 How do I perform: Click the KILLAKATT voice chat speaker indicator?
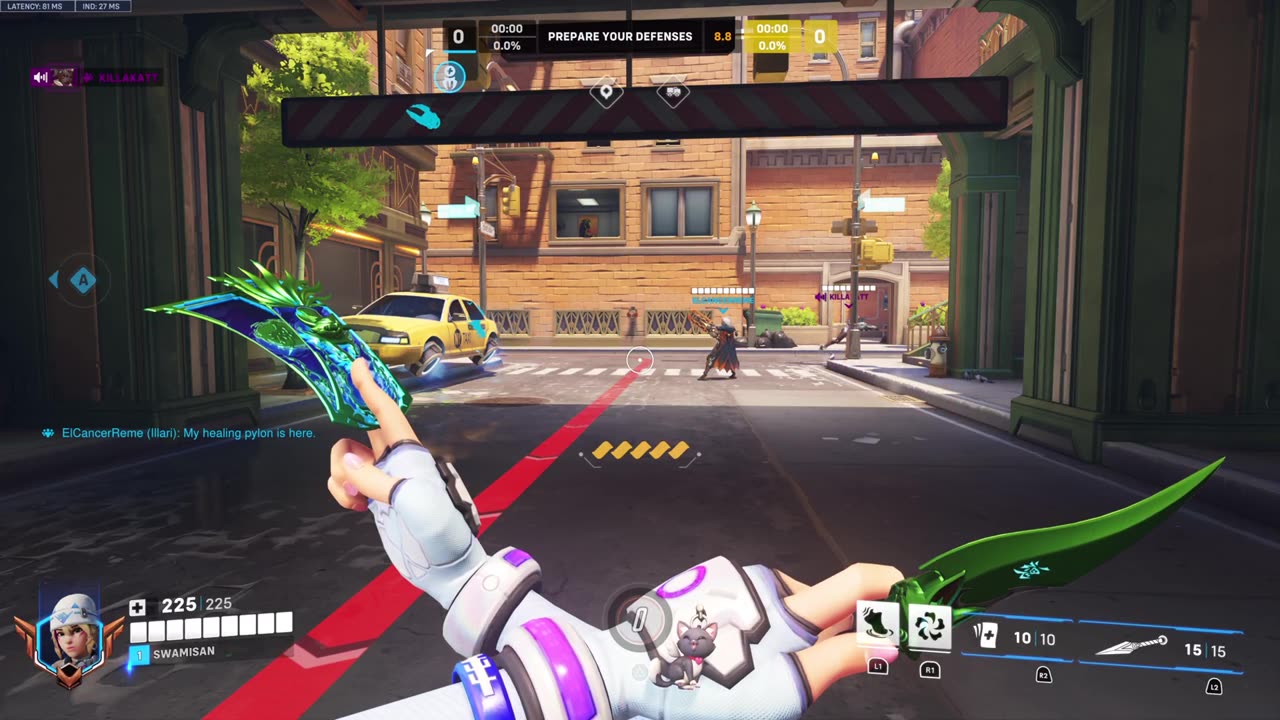(x=41, y=77)
